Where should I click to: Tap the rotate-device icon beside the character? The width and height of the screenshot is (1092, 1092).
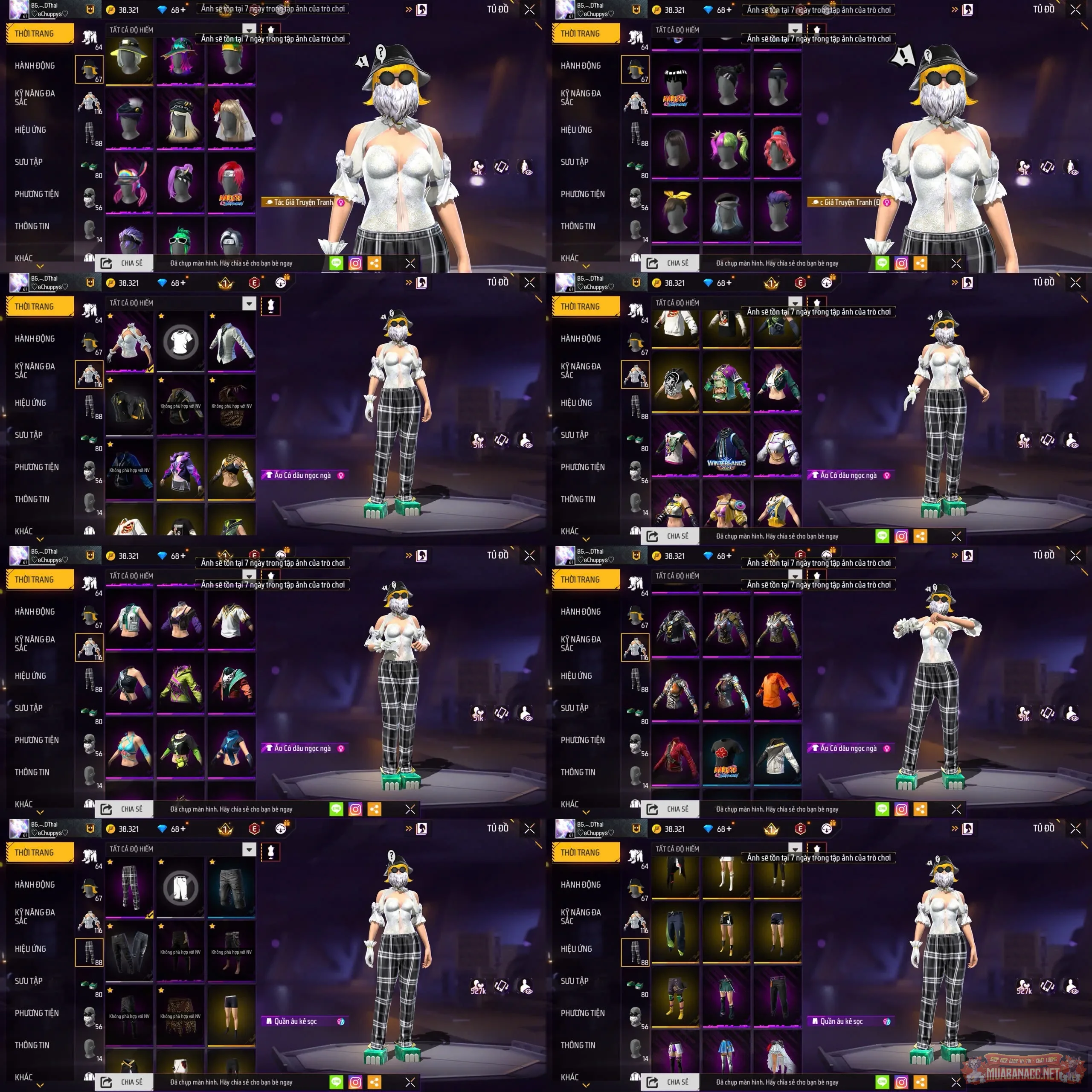pyautogui.click(x=502, y=167)
